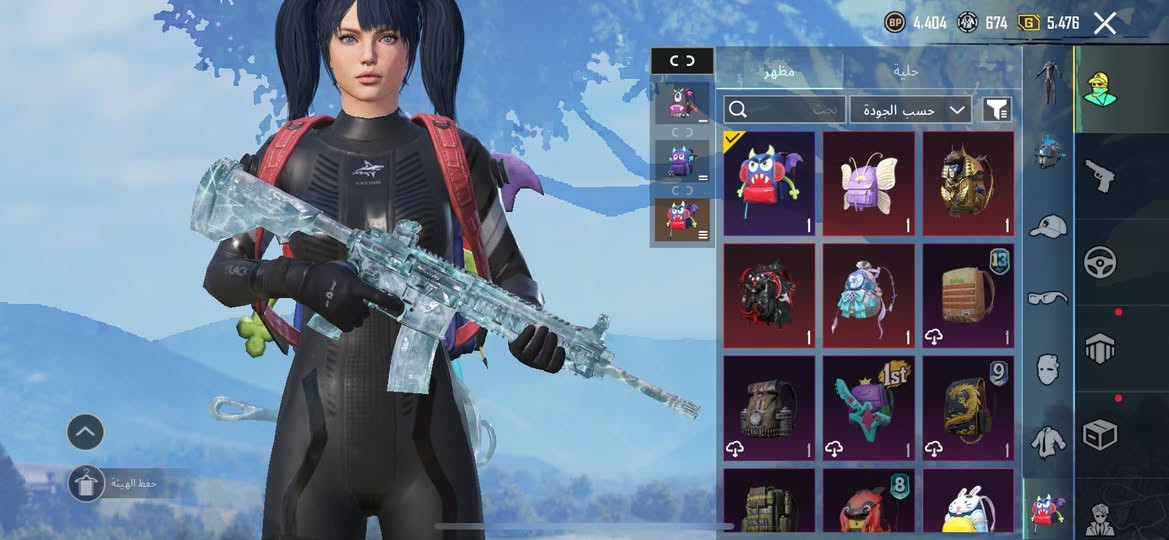Choose the black backpack with golden dragon

[968, 407]
